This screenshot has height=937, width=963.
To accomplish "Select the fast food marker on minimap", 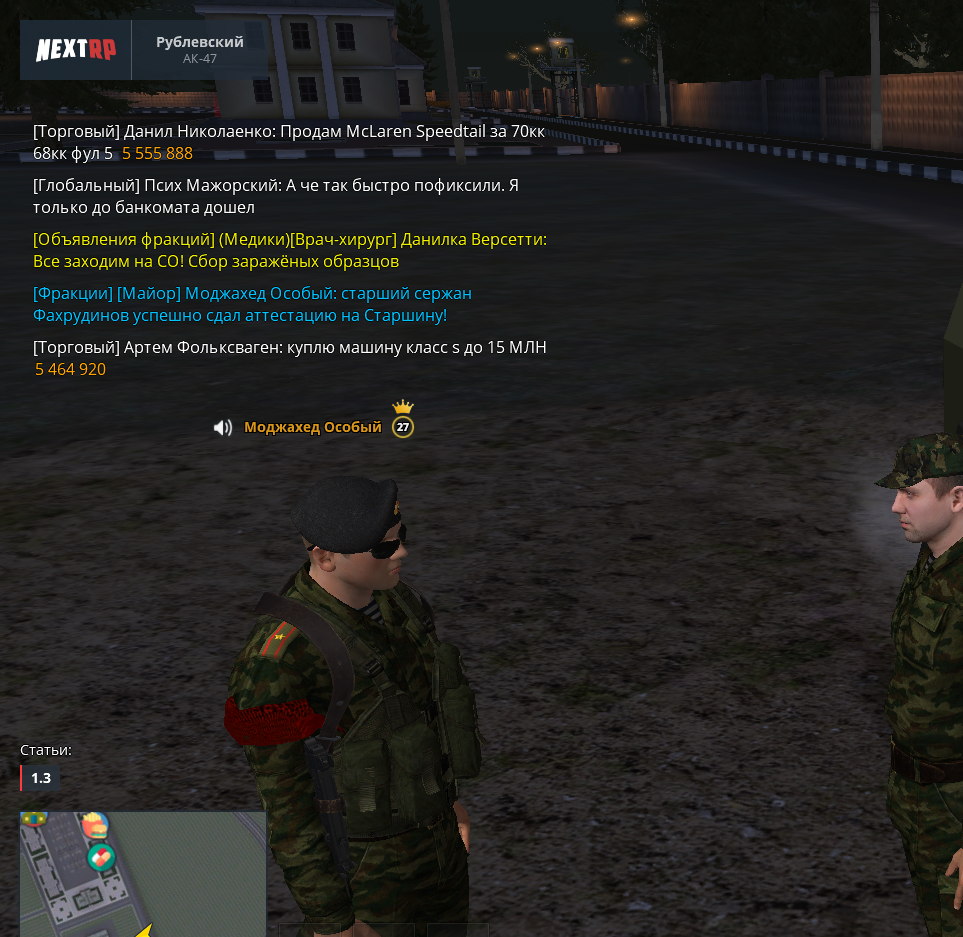I will [95, 827].
